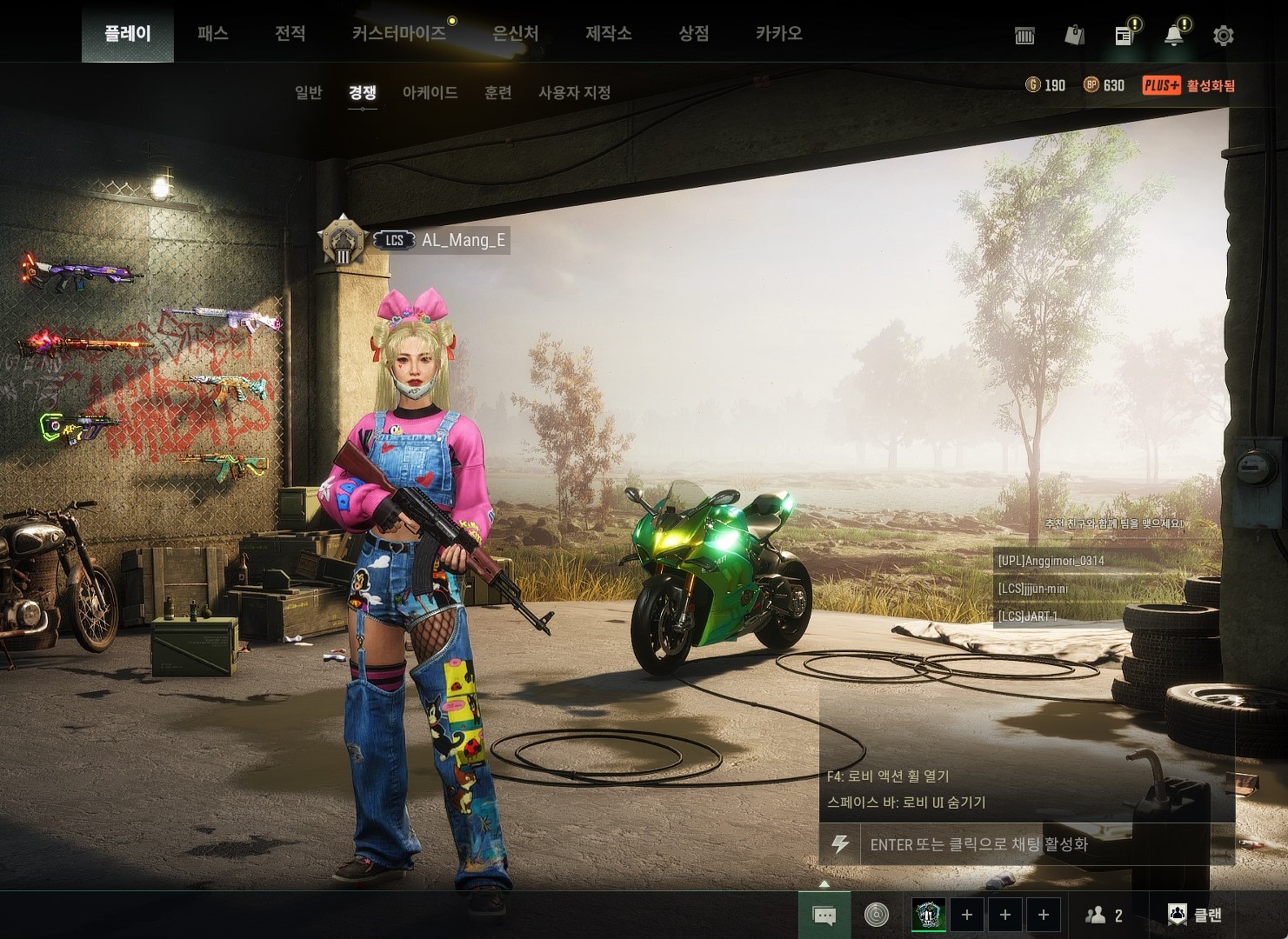Visit the 상점 (Store) menu

point(693,34)
